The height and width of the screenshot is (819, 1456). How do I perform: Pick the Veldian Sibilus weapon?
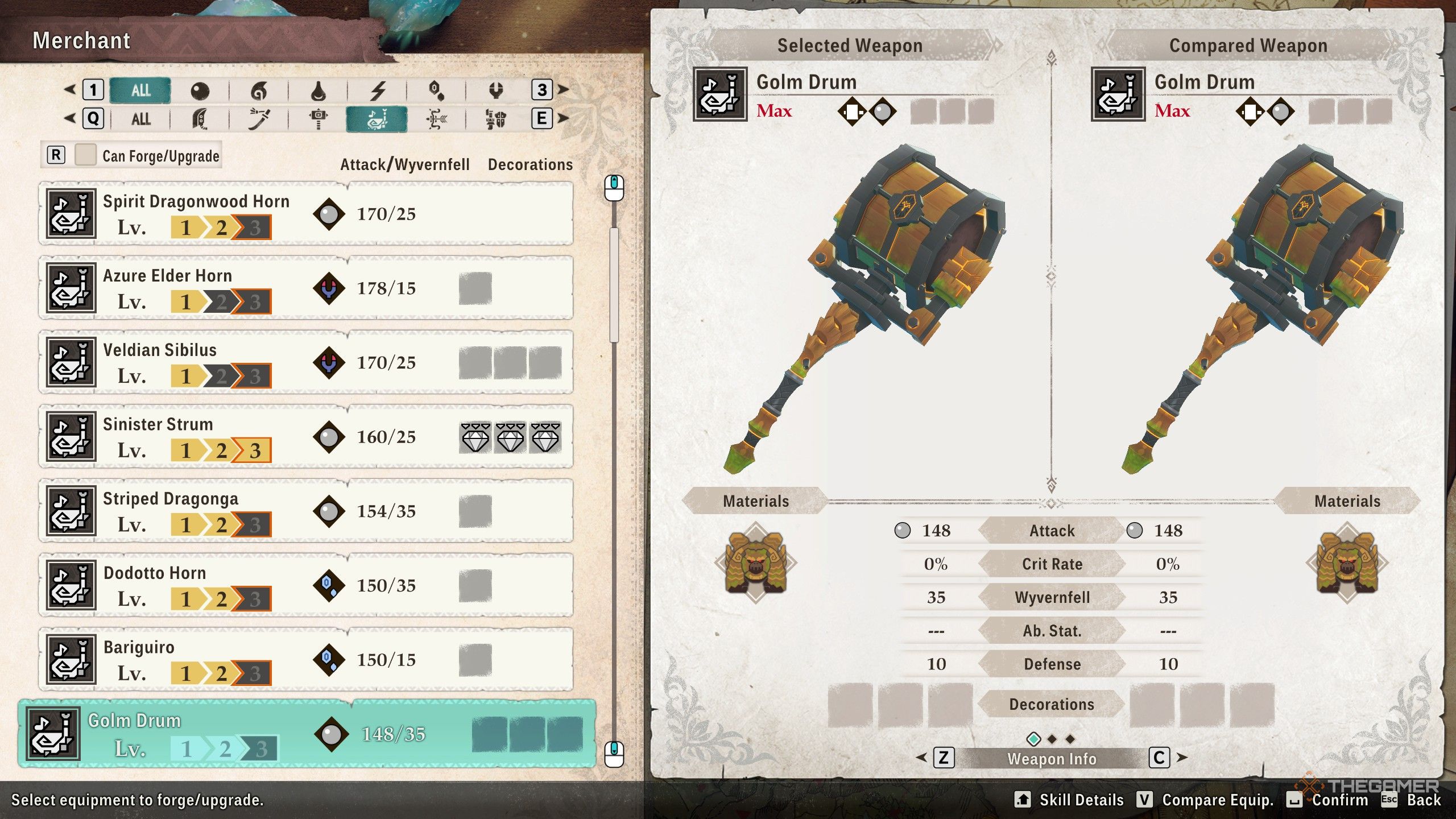pyautogui.click(x=306, y=362)
